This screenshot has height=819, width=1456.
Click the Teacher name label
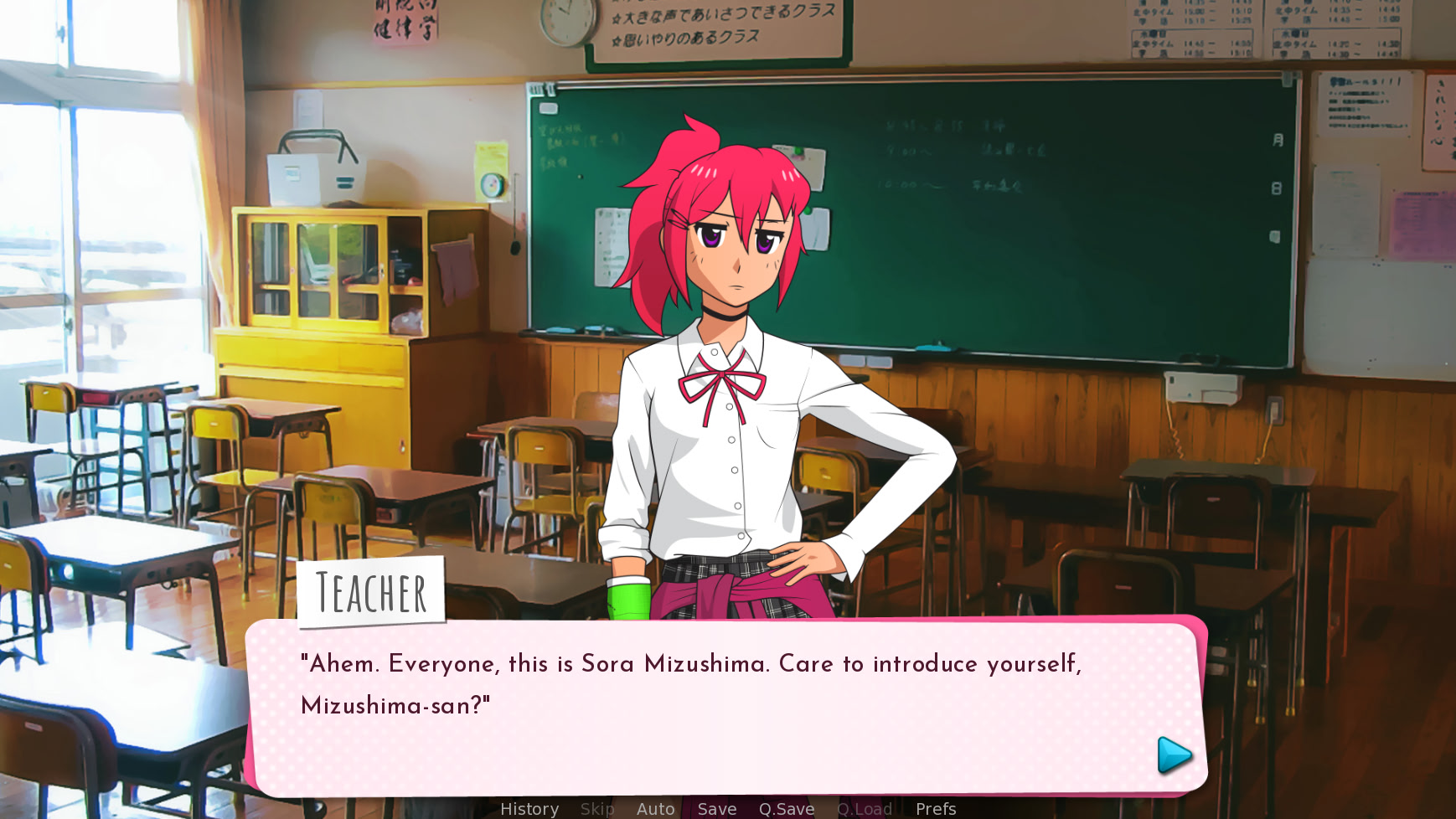[372, 592]
